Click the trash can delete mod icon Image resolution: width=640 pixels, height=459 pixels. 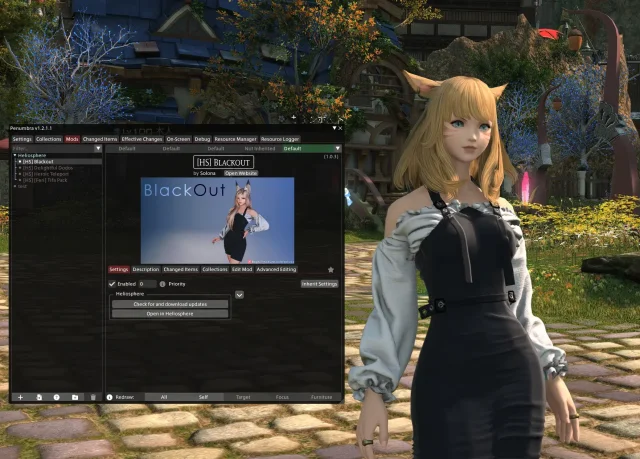pyautogui.click(x=93, y=397)
